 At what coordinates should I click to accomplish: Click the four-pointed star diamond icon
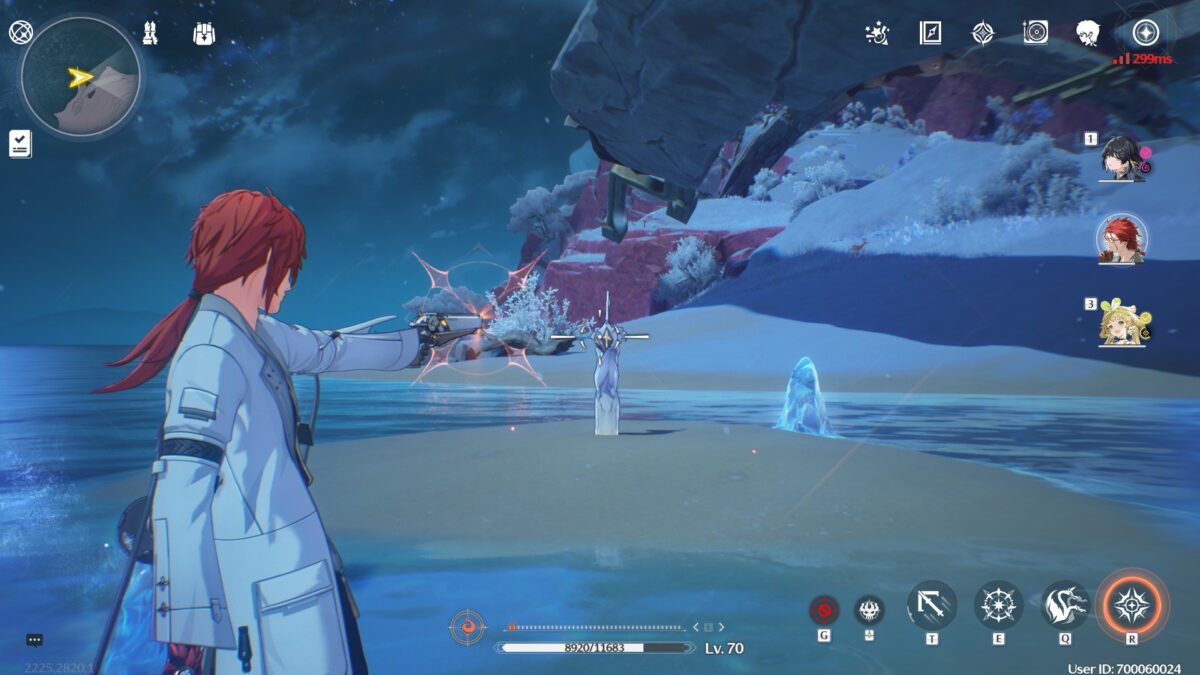[x=983, y=33]
